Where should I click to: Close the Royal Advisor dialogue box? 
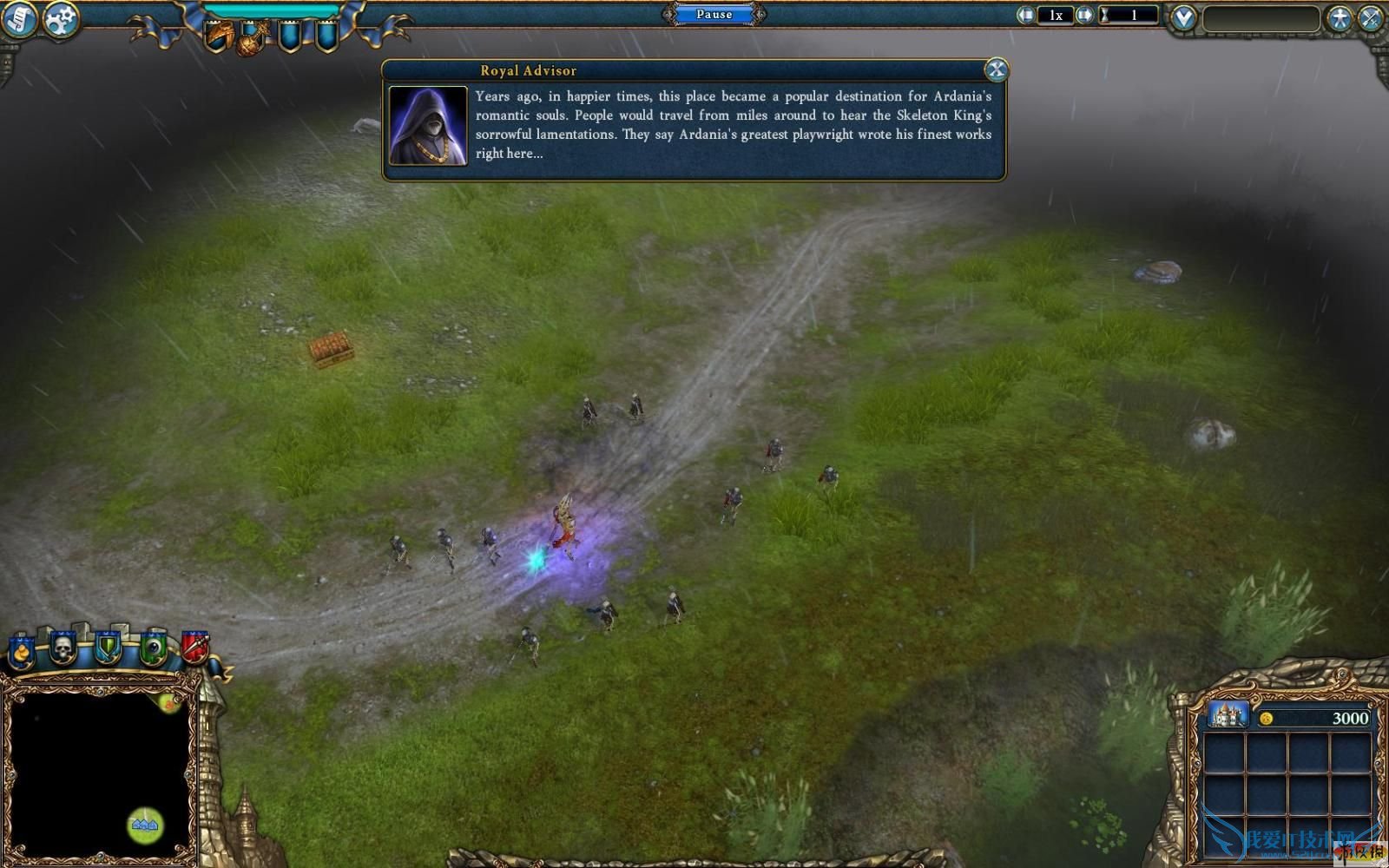996,69
